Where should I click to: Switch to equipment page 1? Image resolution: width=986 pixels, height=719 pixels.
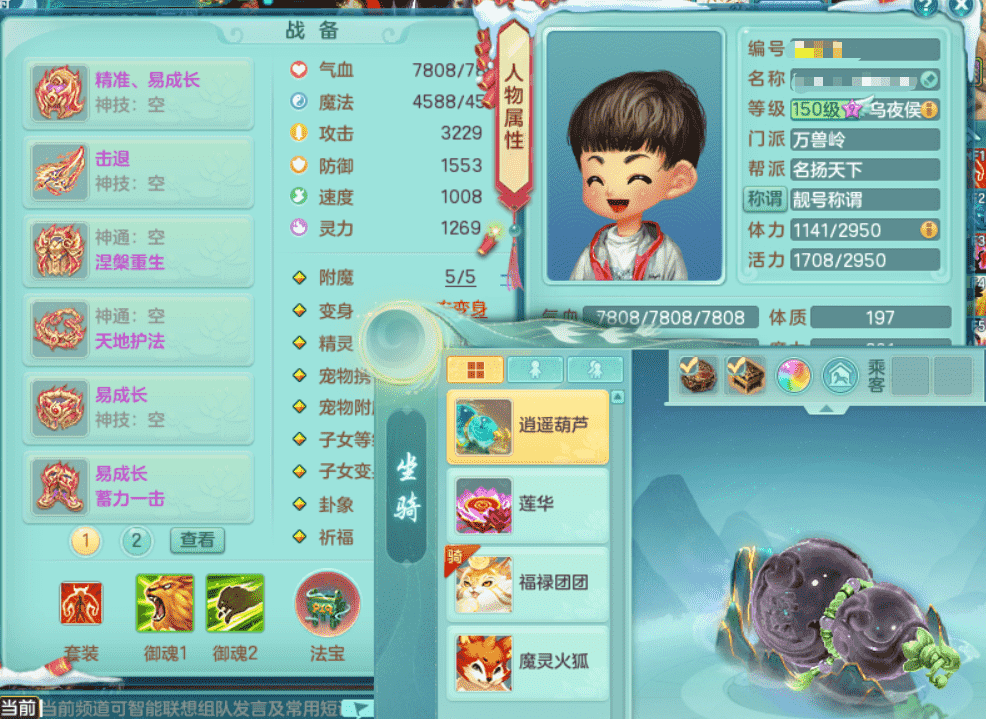click(x=86, y=542)
